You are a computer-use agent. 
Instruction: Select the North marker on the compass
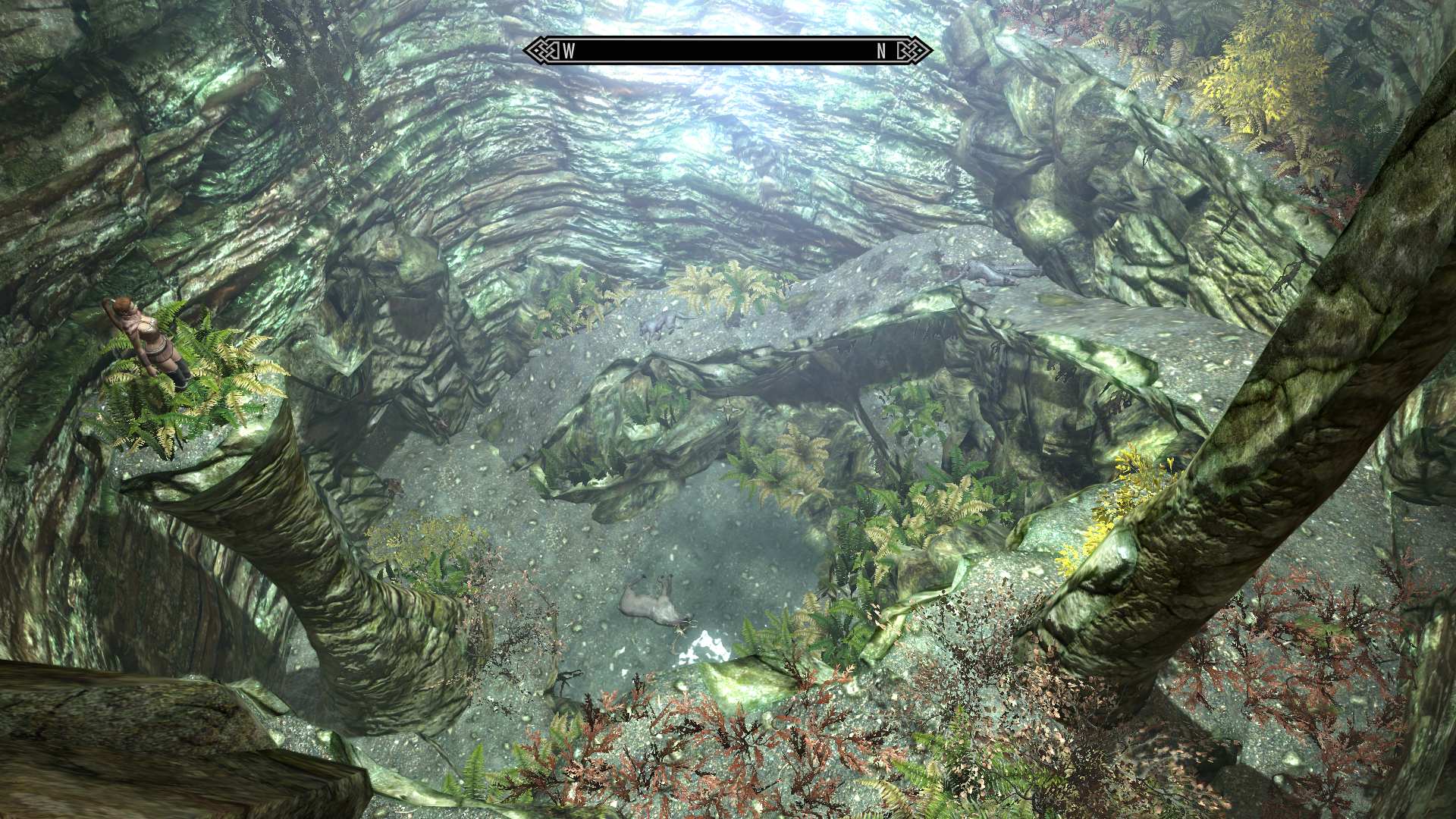[x=881, y=51]
